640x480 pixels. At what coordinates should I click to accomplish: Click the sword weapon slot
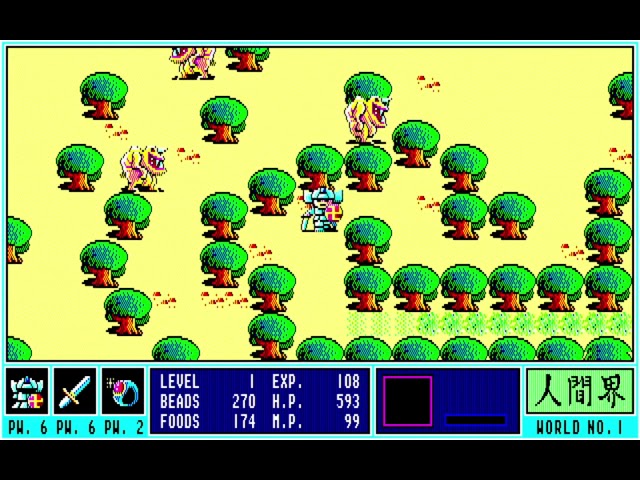(75, 392)
